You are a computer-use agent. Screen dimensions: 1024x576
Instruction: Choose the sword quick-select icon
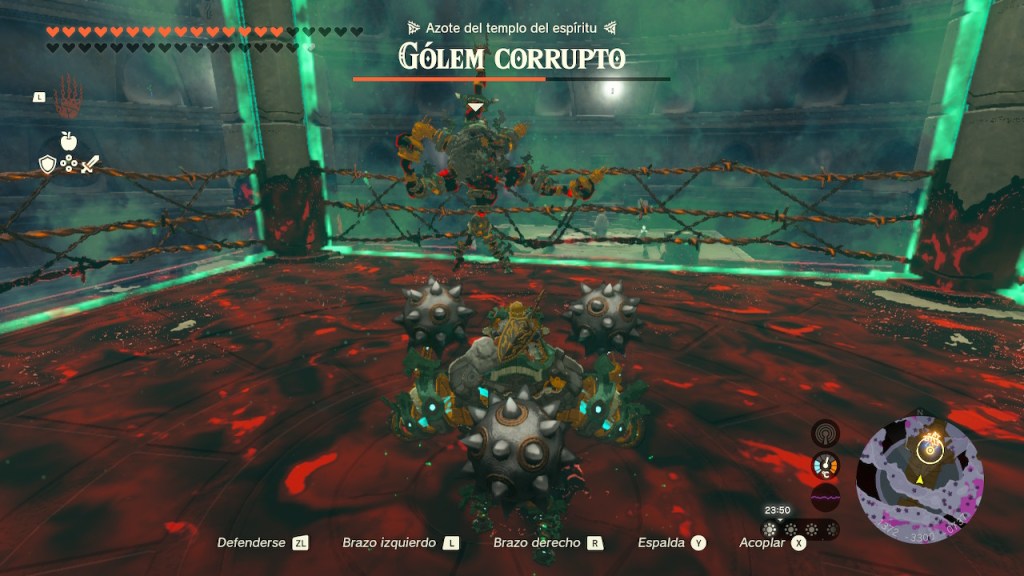click(89, 165)
